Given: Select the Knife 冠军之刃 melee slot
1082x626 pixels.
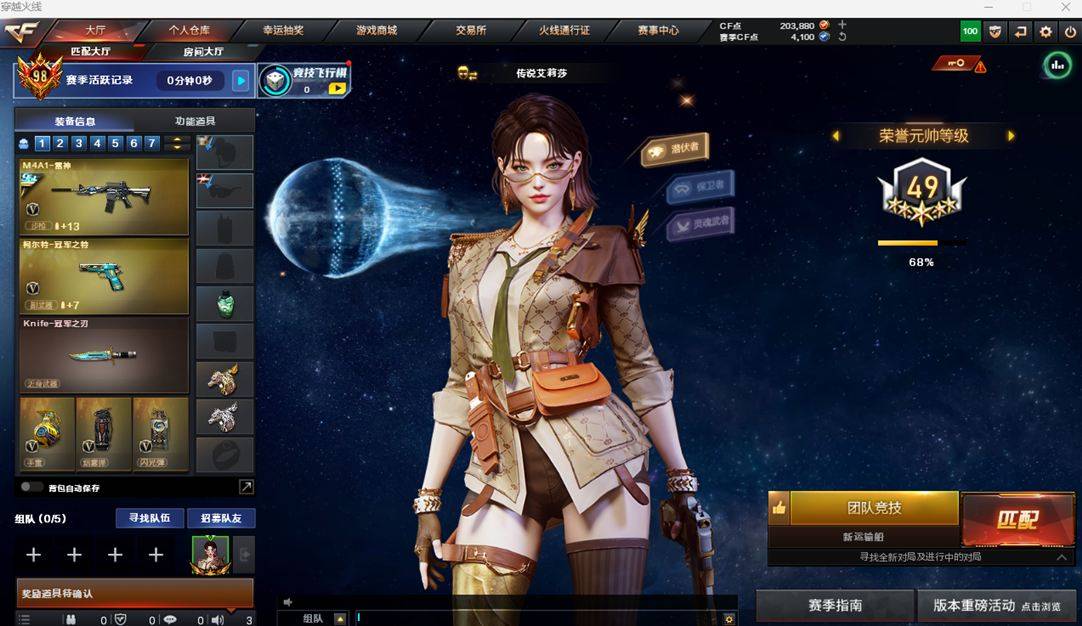Looking at the screenshot, I should coord(104,355).
